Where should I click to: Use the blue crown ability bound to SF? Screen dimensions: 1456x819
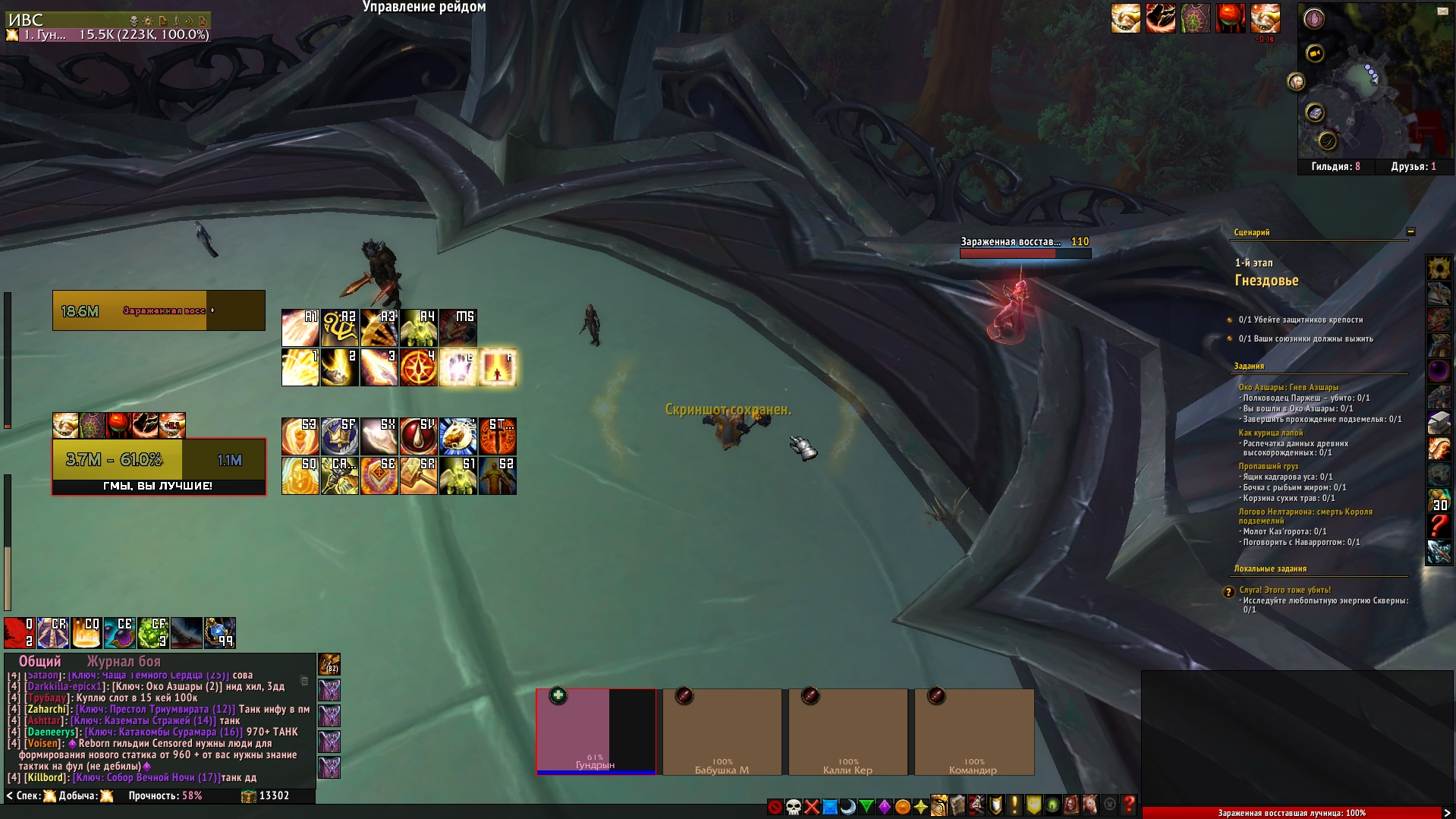click(x=339, y=436)
